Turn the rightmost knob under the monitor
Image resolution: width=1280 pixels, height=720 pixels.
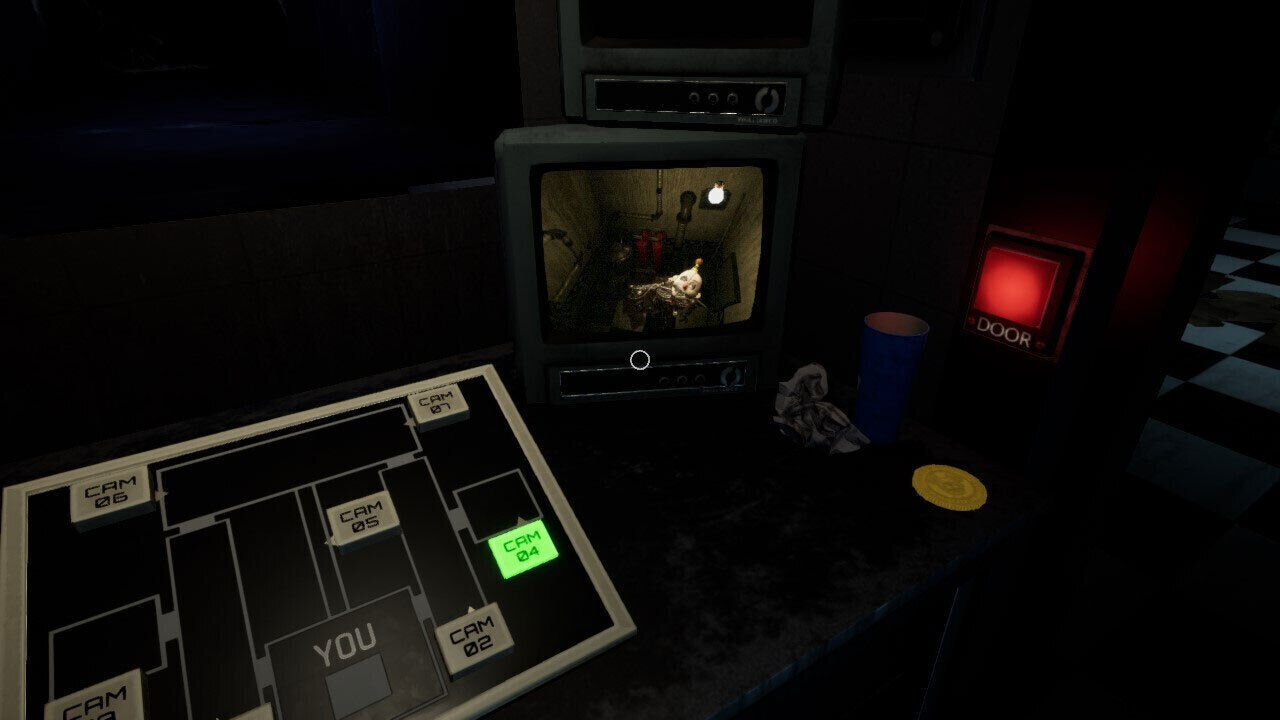pyautogui.click(x=702, y=379)
